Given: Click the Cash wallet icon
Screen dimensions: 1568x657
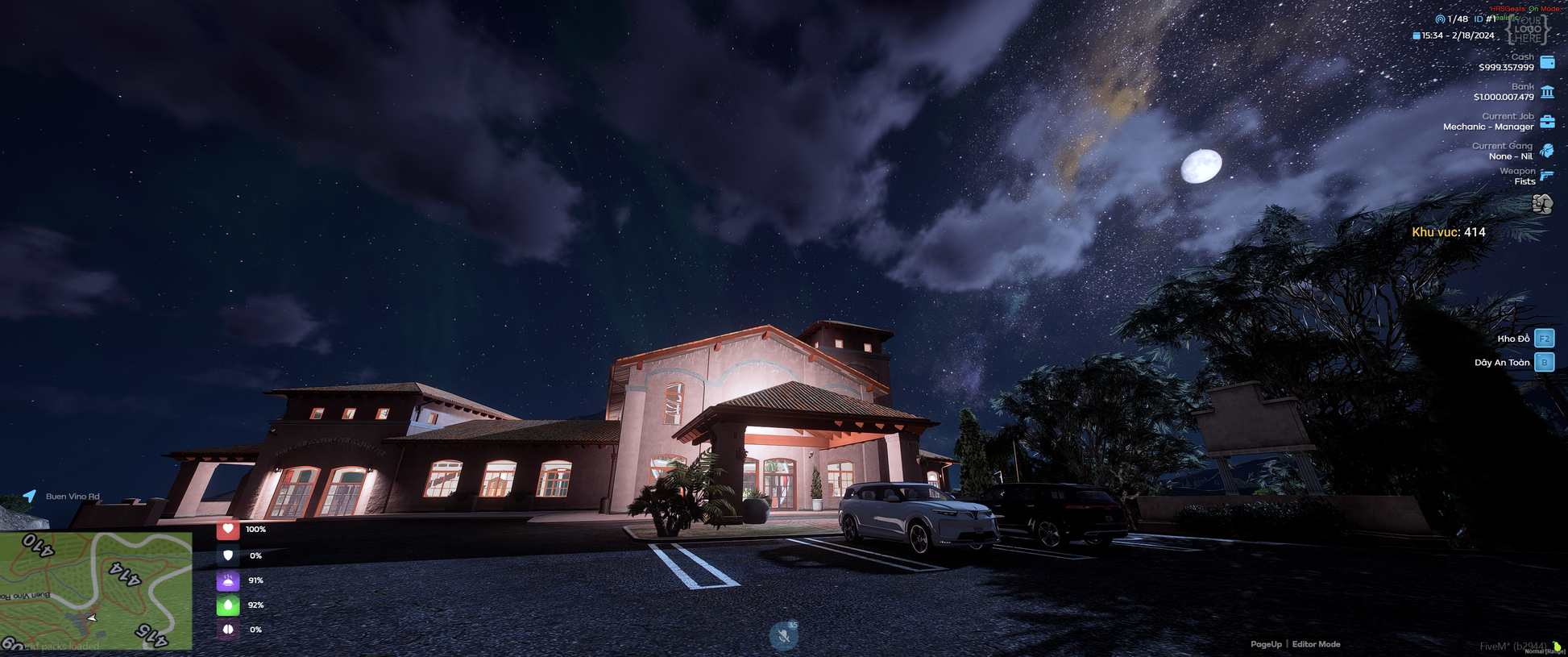Looking at the screenshot, I should coord(1547,62).
